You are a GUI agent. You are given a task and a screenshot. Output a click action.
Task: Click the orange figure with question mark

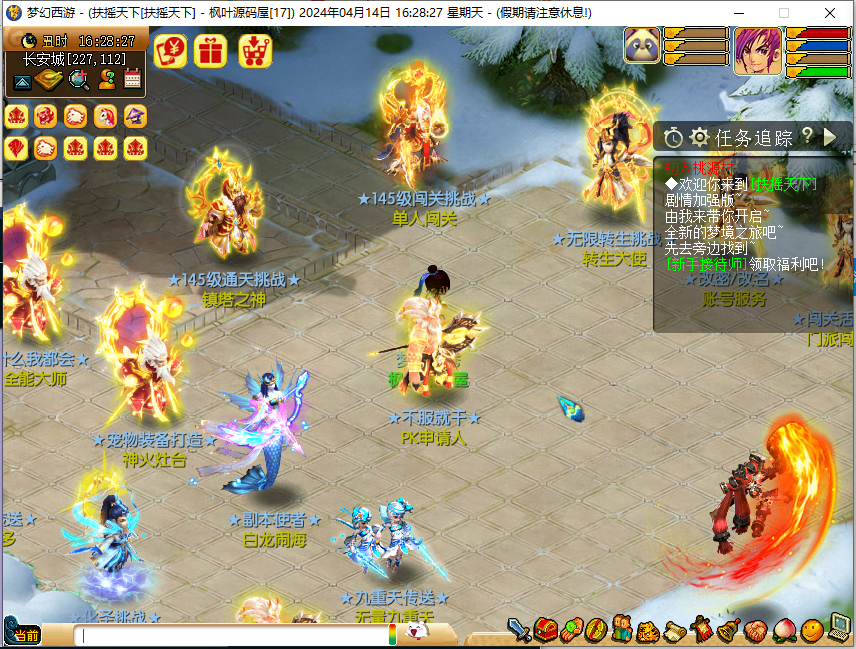(x=107, y=80)
